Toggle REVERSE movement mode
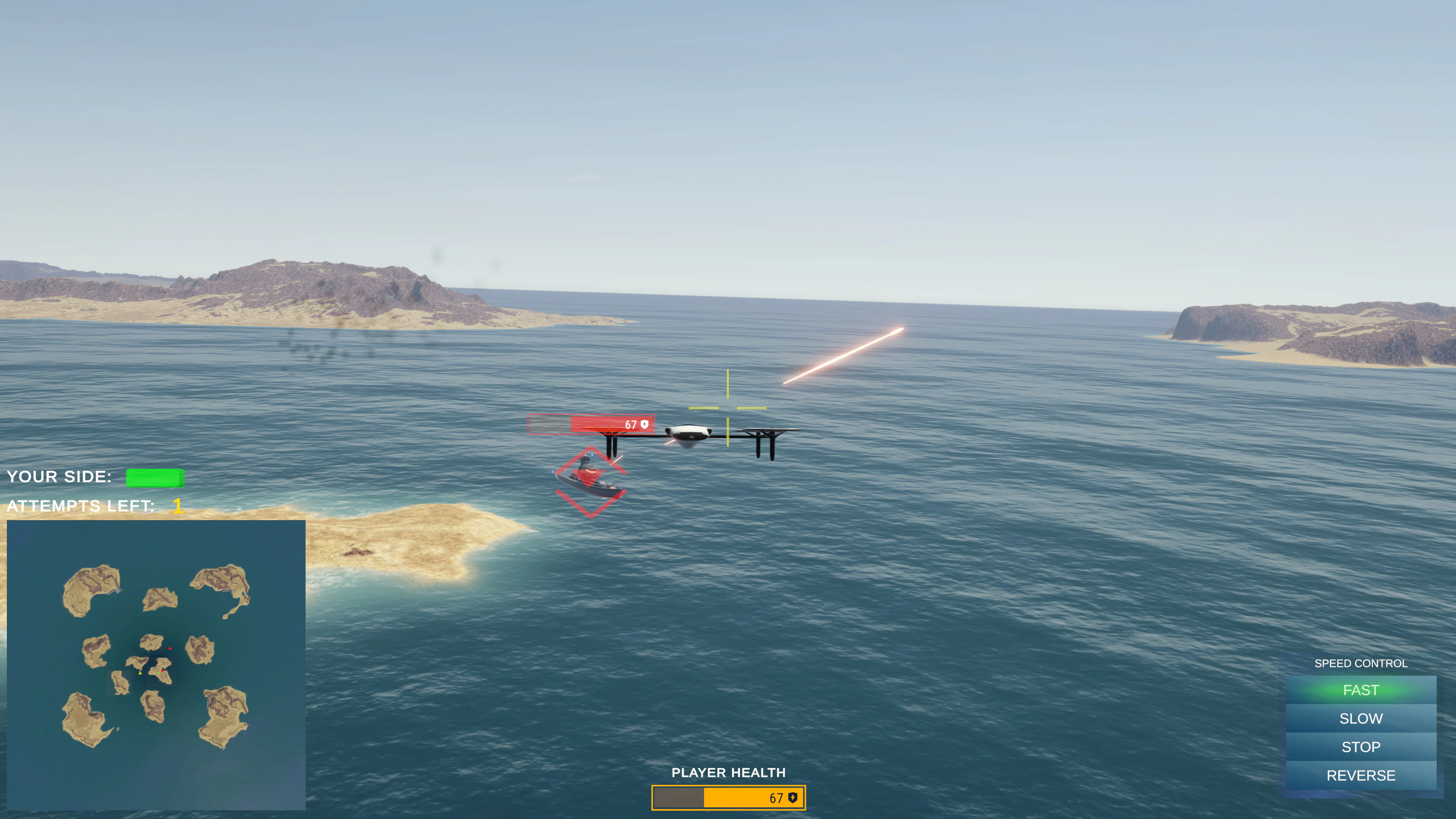 [1360, 775]
